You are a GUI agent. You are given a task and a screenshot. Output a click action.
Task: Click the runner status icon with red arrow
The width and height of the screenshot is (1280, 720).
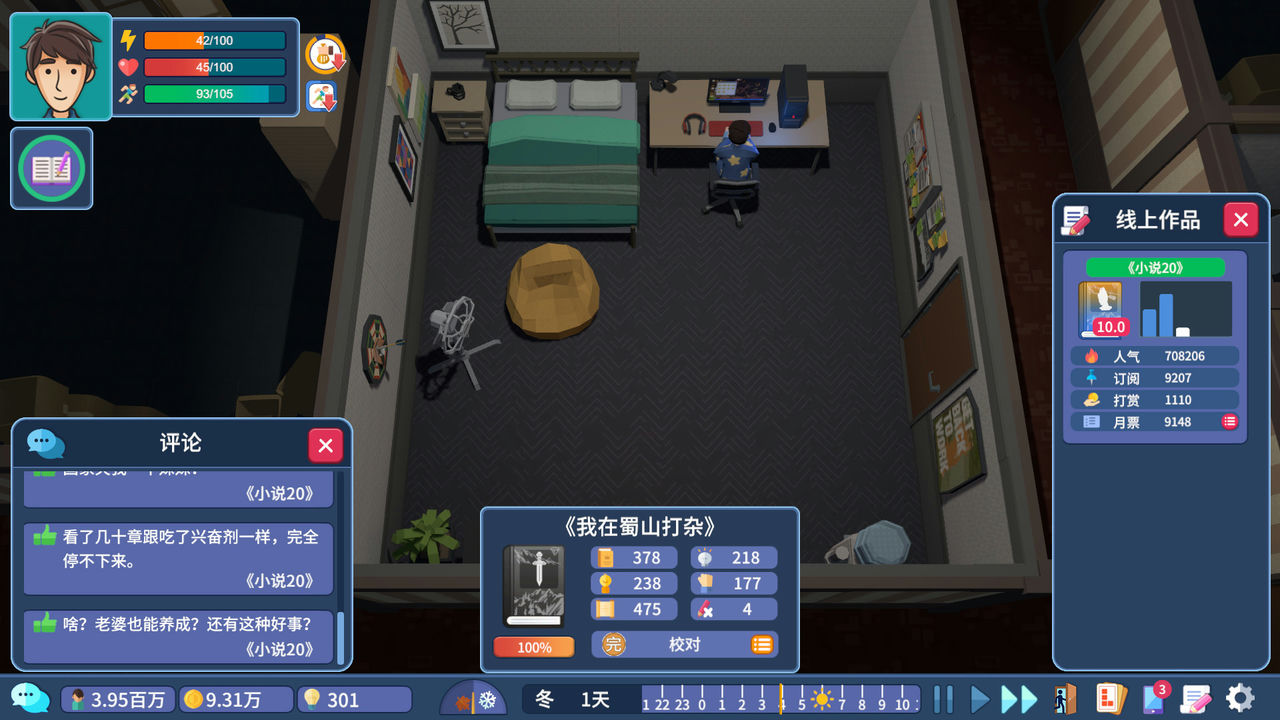(320, 96)
